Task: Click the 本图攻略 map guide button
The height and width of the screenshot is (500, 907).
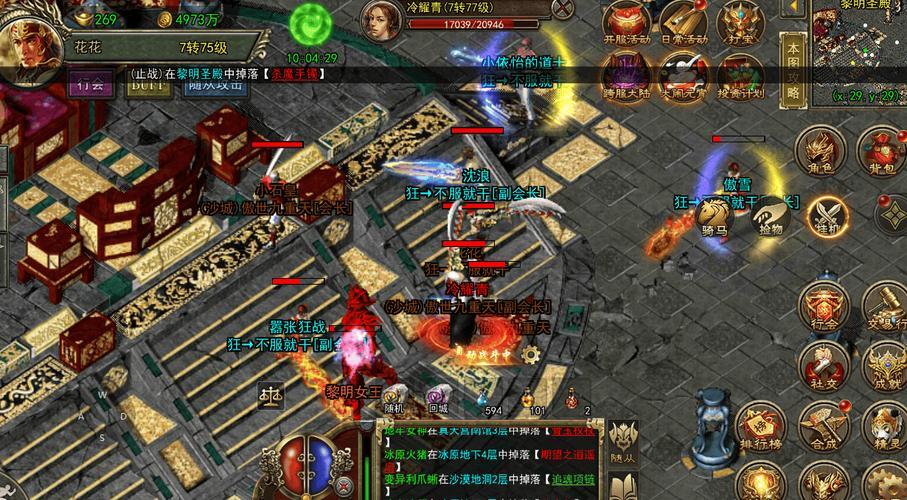Action: (793, 68)
